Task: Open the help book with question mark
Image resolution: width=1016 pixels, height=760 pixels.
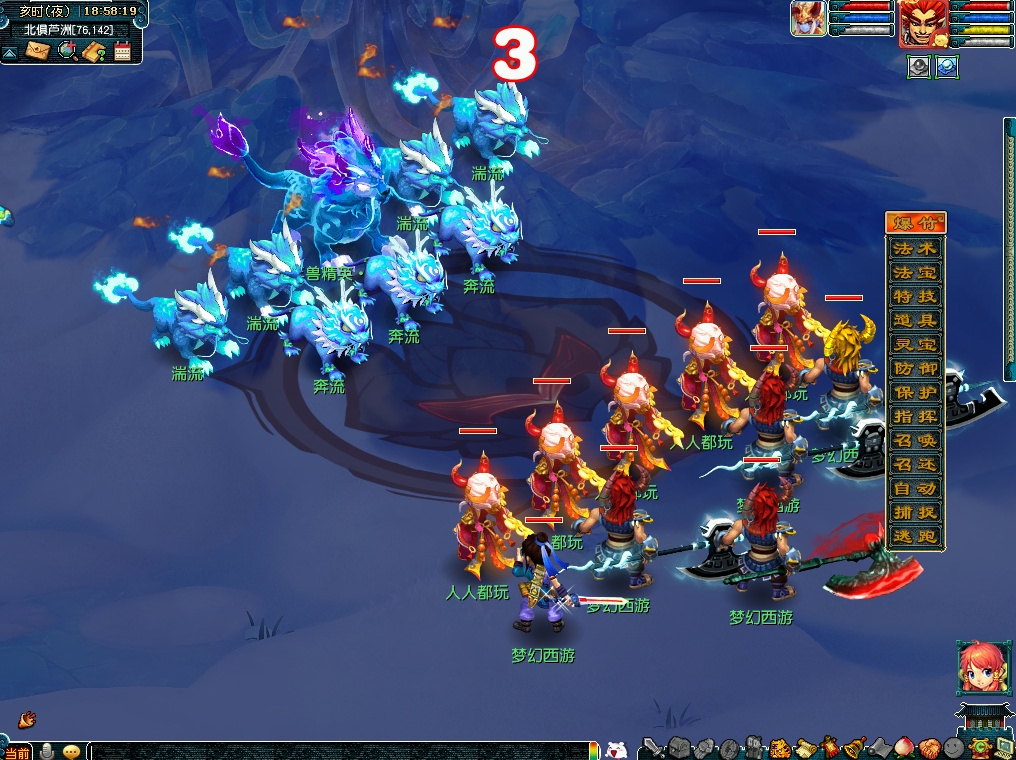Action: point(95,51)
